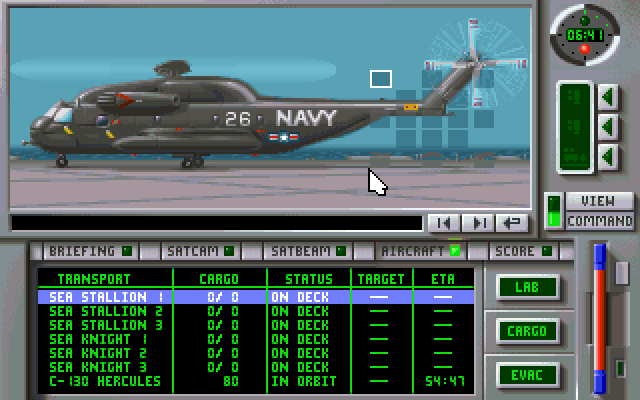640x400 pixels.
Task: Click the return arrow button
Action: (514, 223)
